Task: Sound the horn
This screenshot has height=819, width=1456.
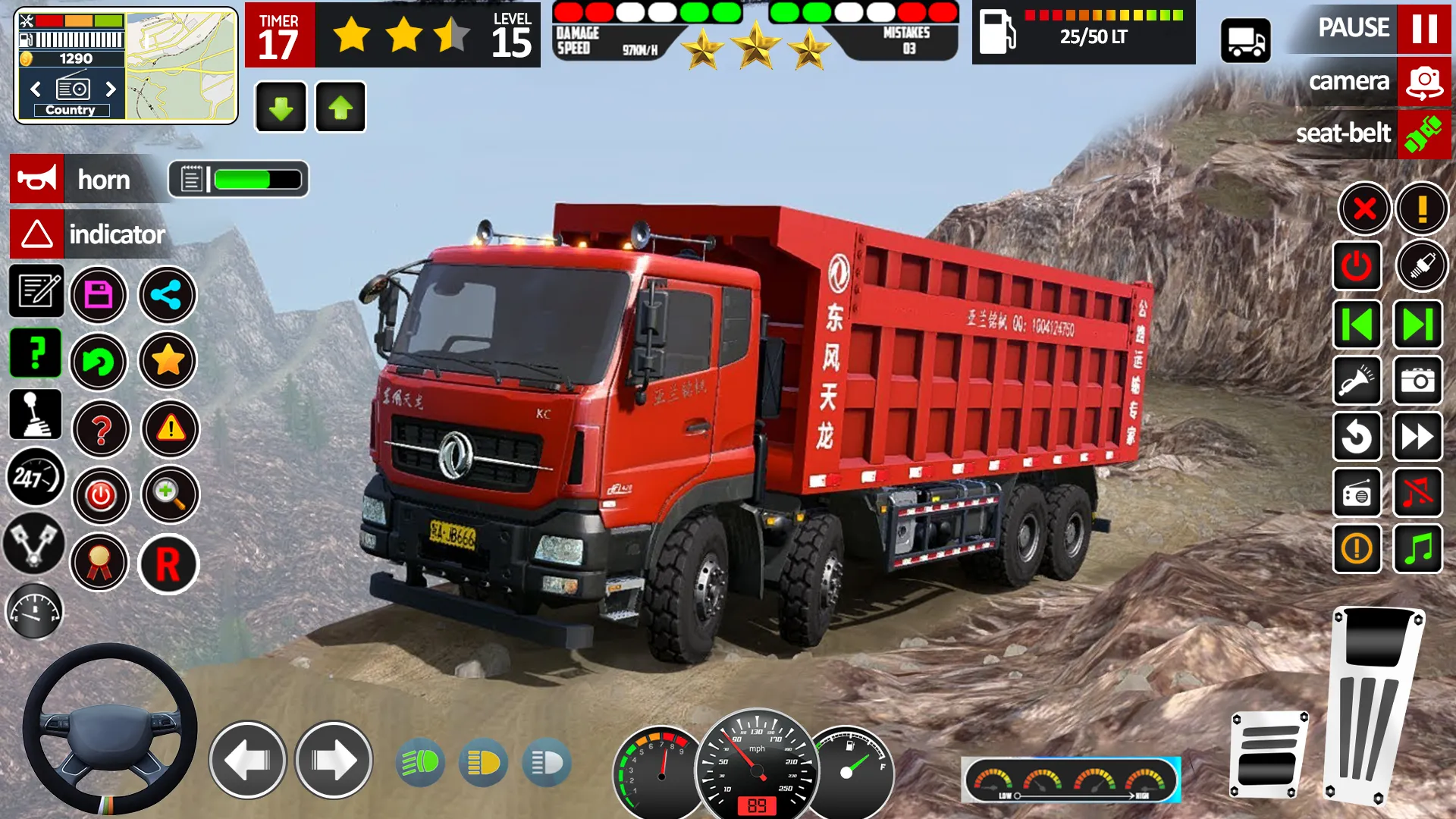Action: point(36,180)
